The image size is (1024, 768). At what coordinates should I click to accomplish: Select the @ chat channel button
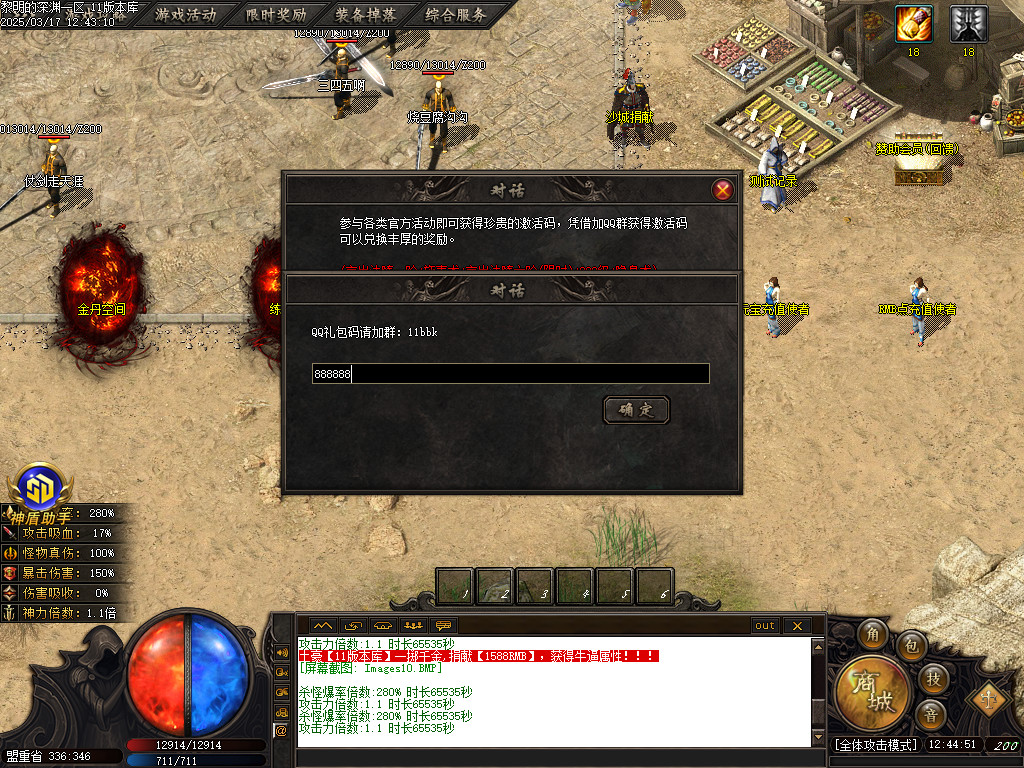coord(281,730)
